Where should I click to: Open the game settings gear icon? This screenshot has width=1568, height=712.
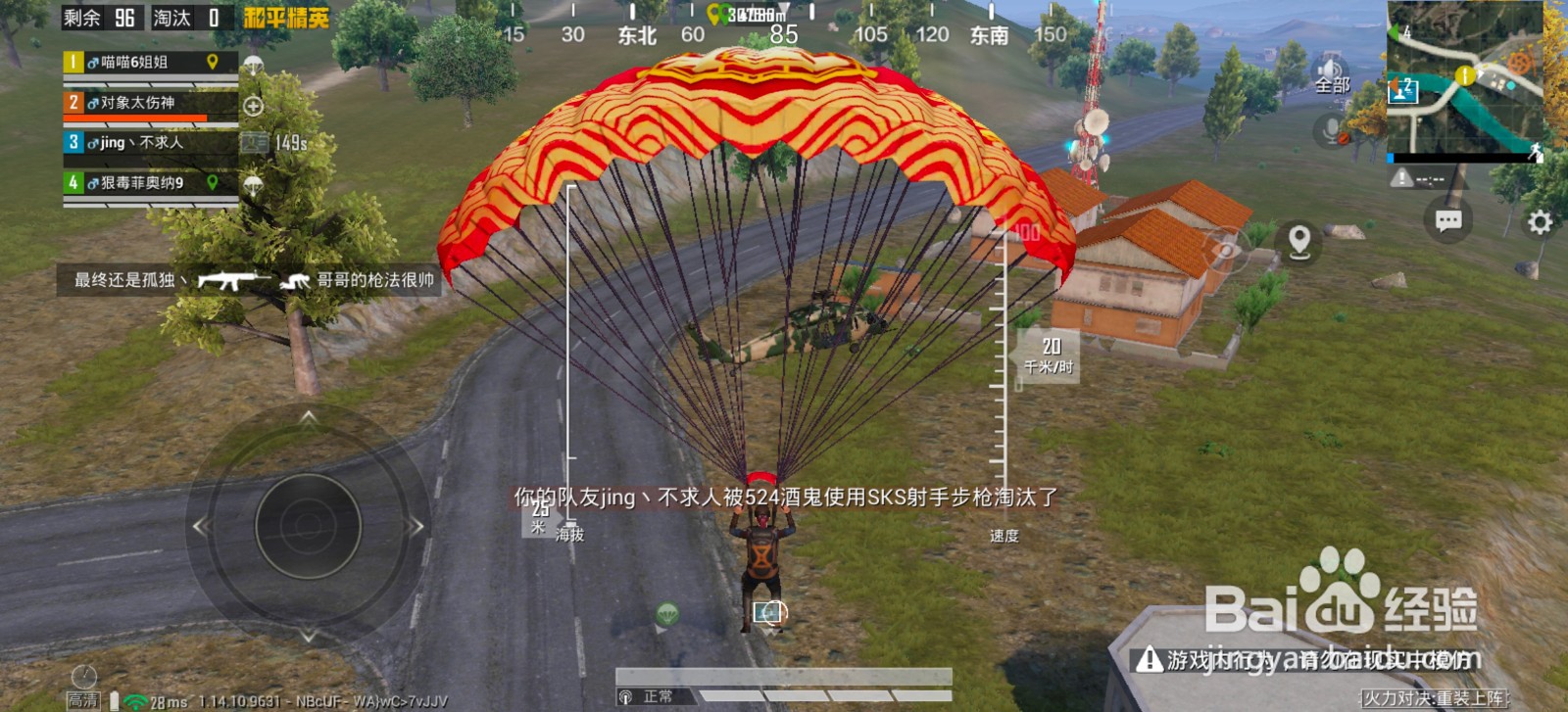coord(1541,223)
